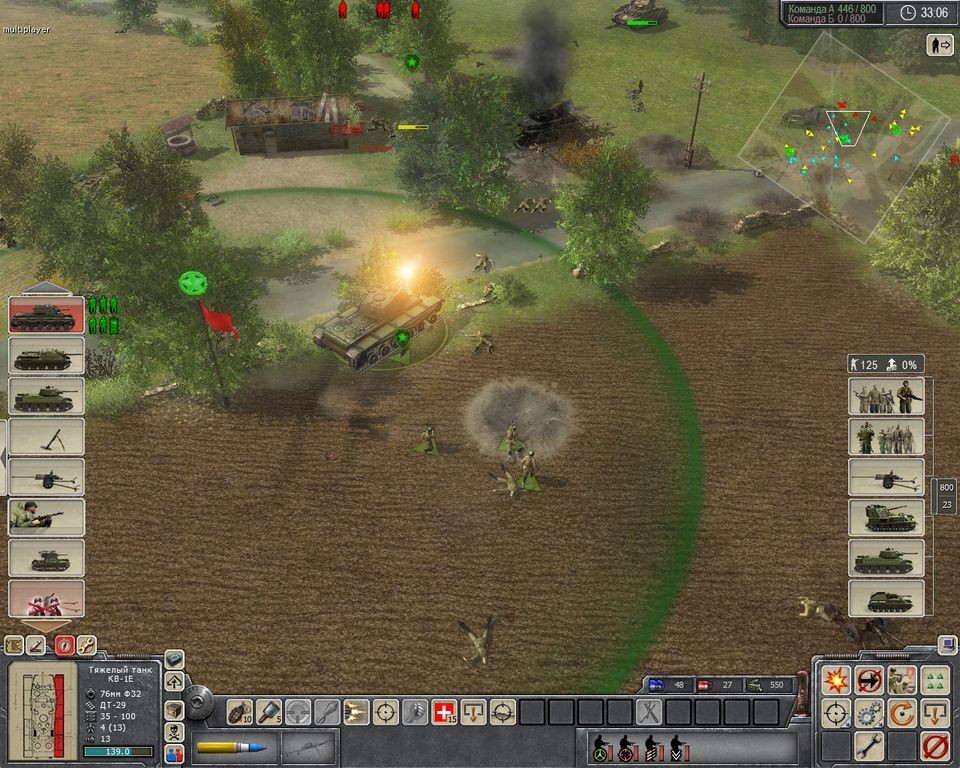Select the mortar unit card
Image resolution: width=960 pixels, height=768 pixels.
[x=46, y=436]
